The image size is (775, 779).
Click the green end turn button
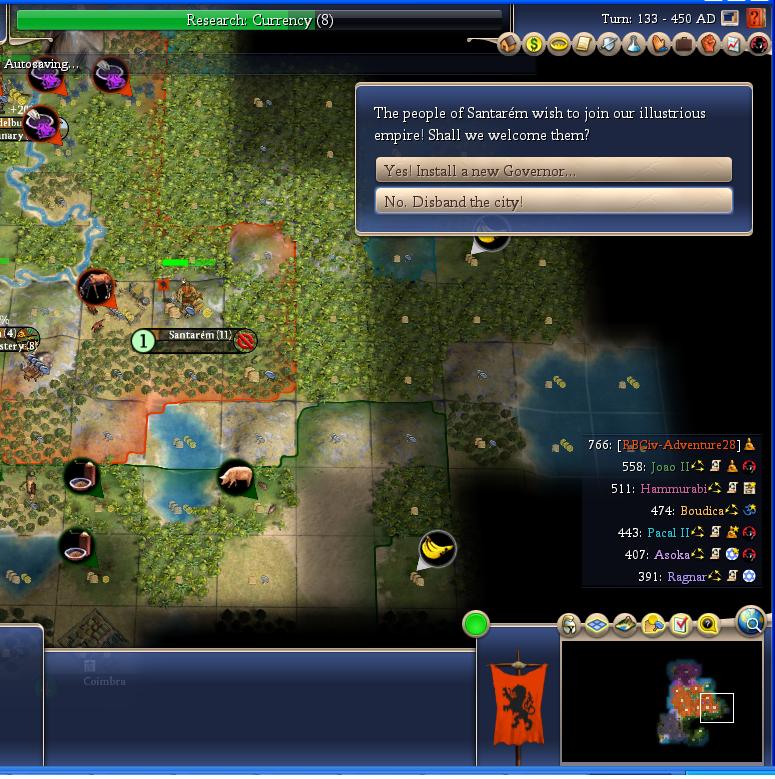pos(476,625)
